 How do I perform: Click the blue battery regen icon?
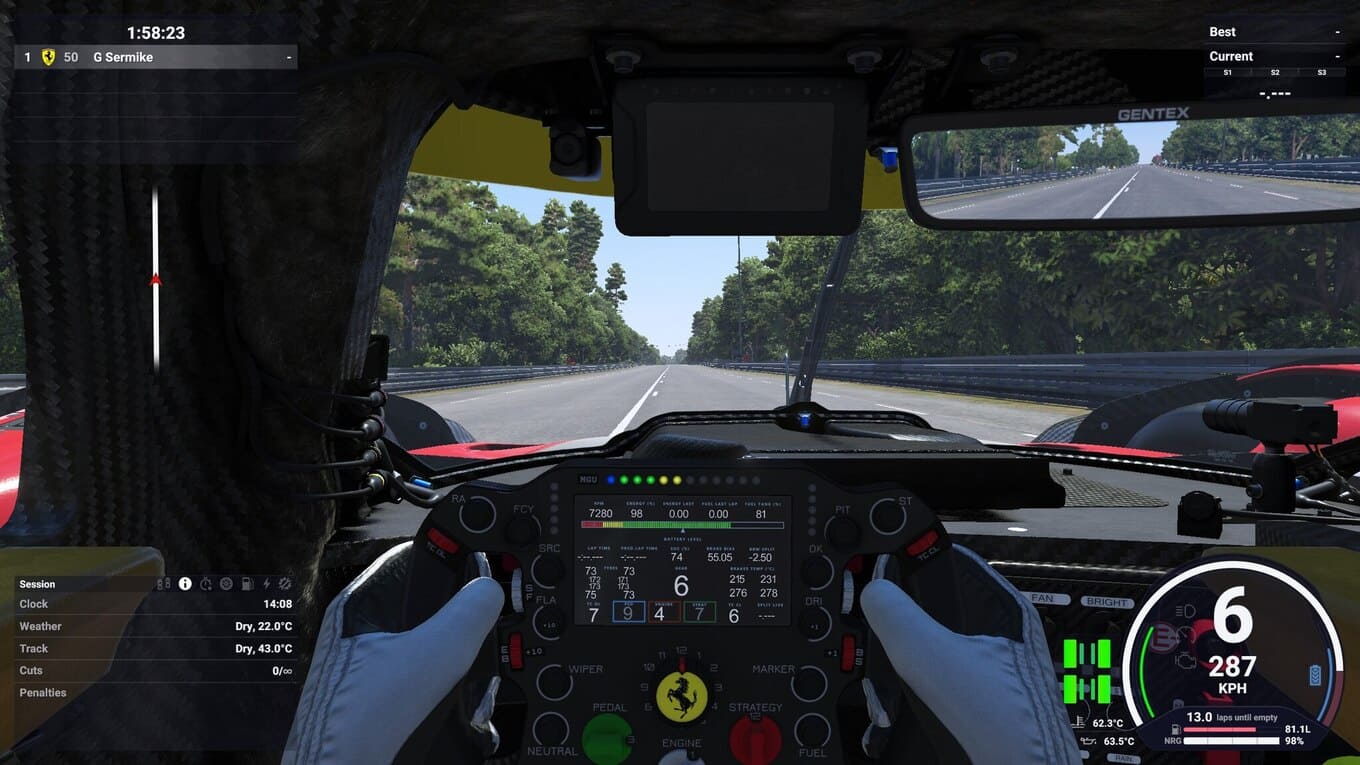tap(1315, 675)
